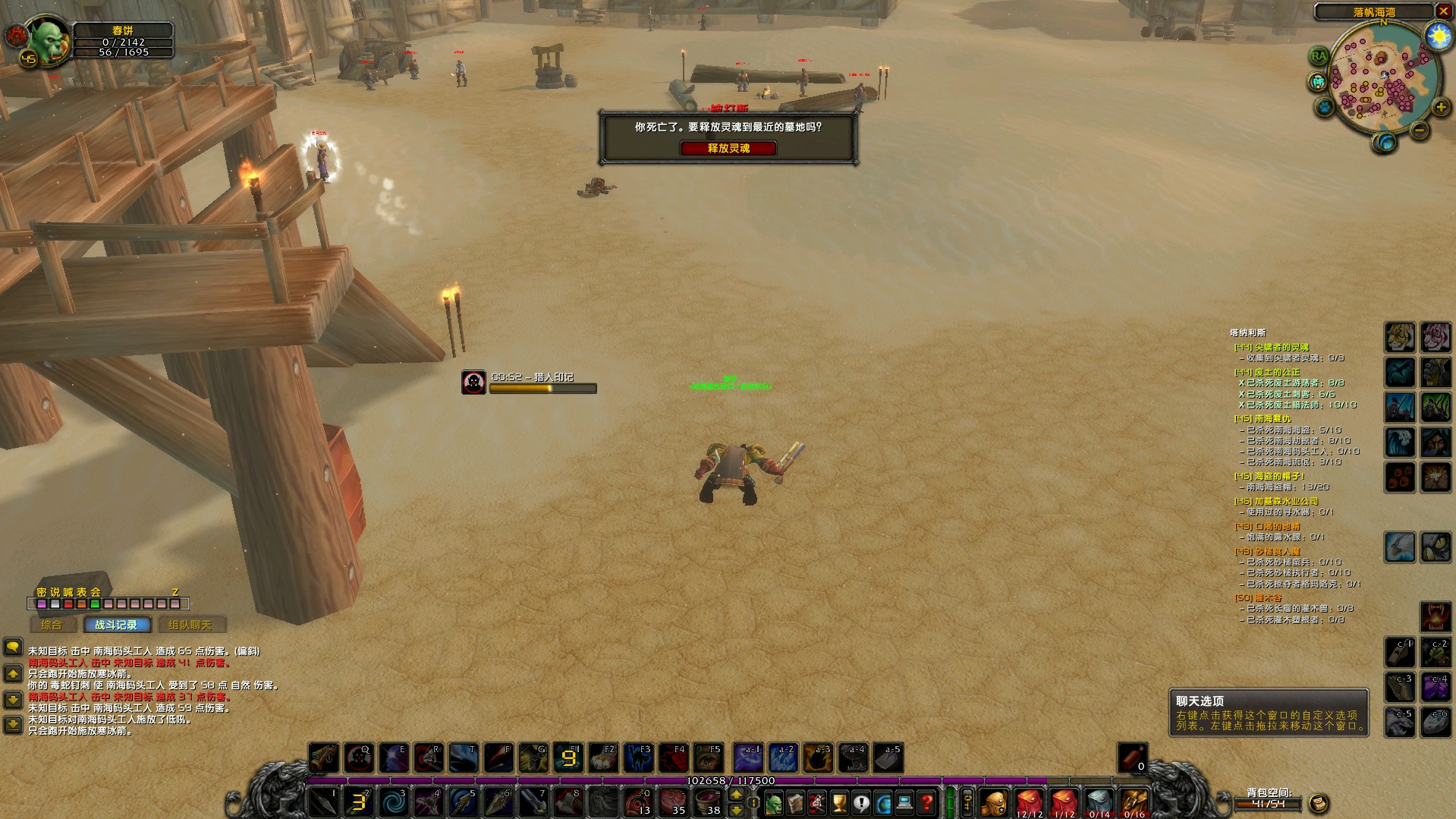Open the green RA minimap button
The width and height of the screenshot is (1456, 819).
[x=1319, y=55]
